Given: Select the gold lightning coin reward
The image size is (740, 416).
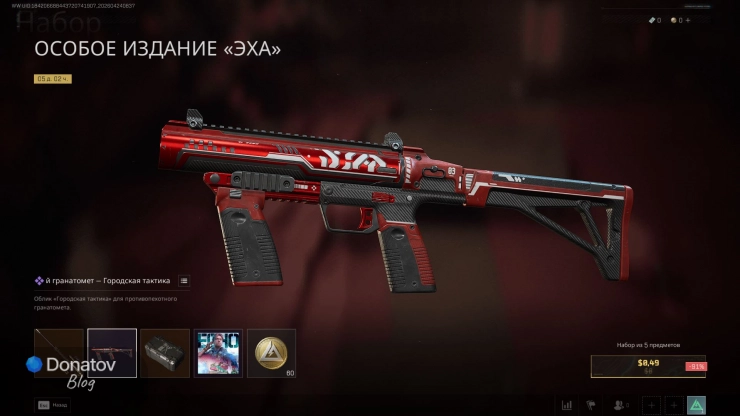Looking at the screenshot, I should 271,353.
